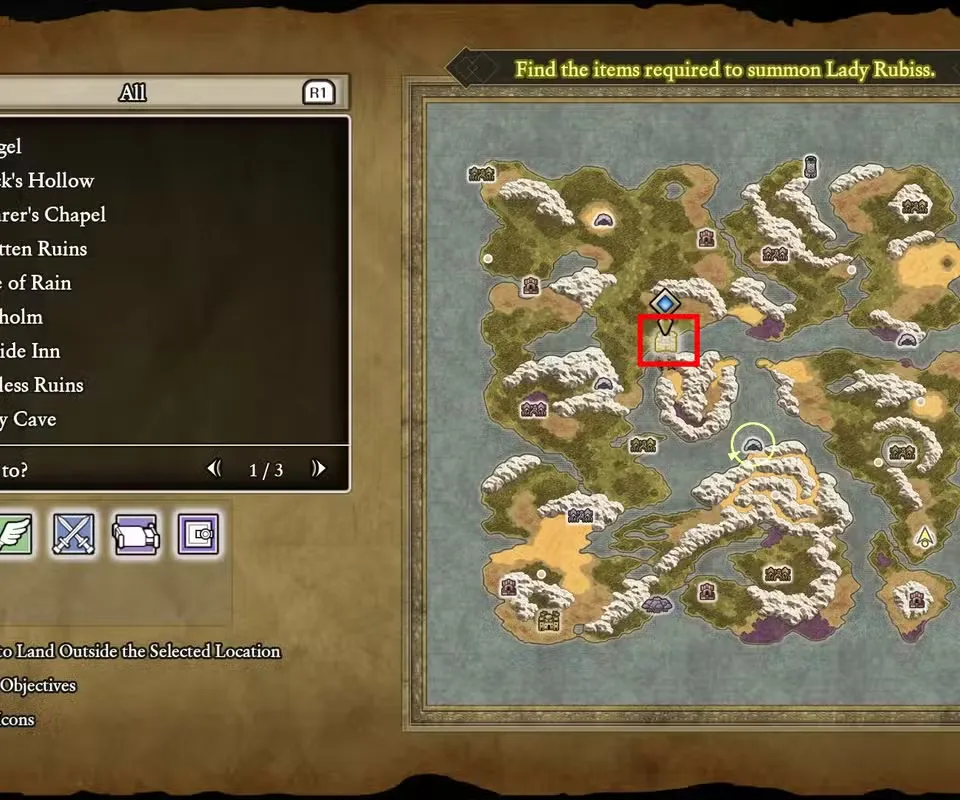Toggle the crossed swords map filter

pyautogui.click(x=74, y=534)
